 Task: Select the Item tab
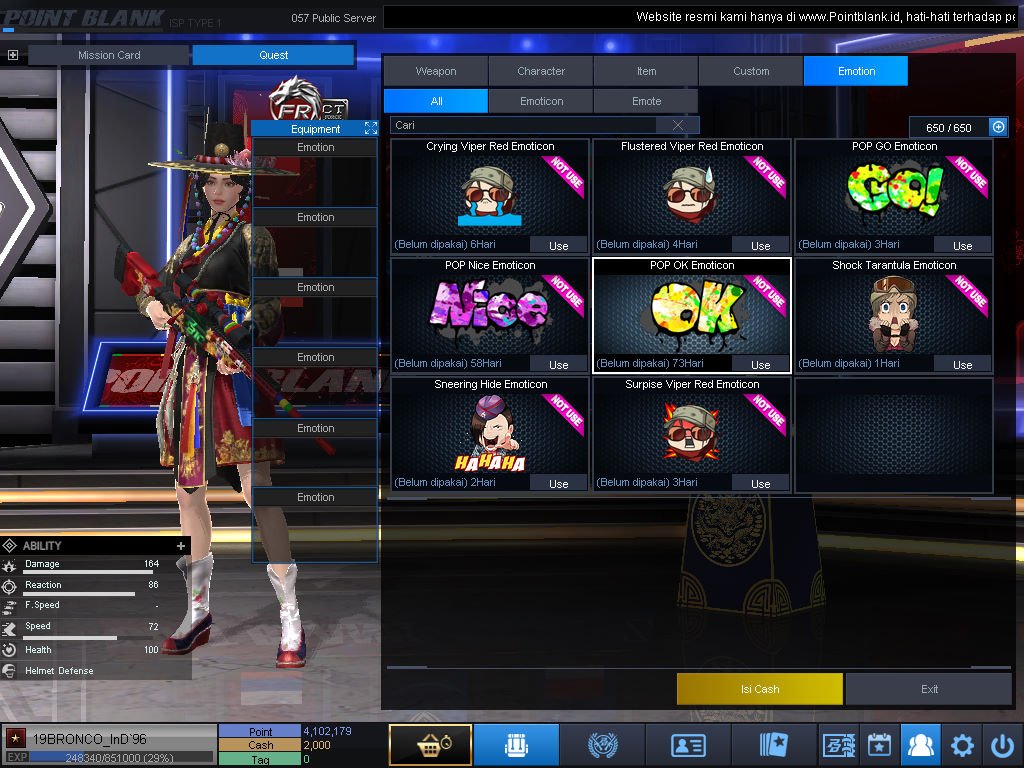[646, 71]
